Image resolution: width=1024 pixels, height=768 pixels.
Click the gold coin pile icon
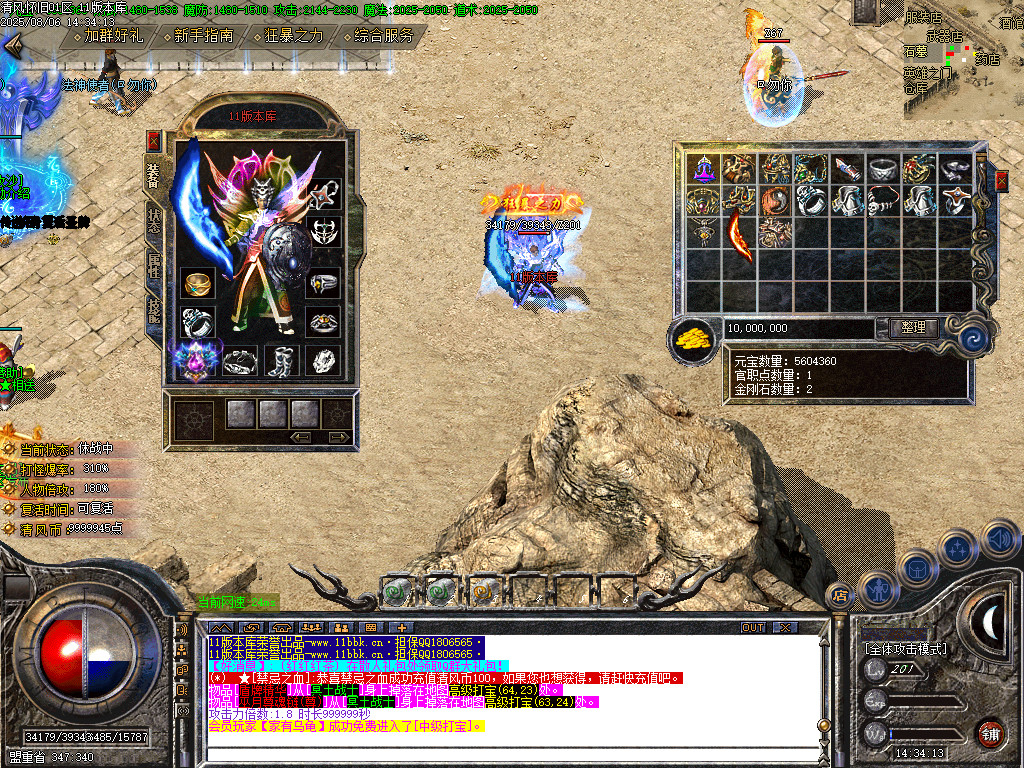(x=692, y=338)
